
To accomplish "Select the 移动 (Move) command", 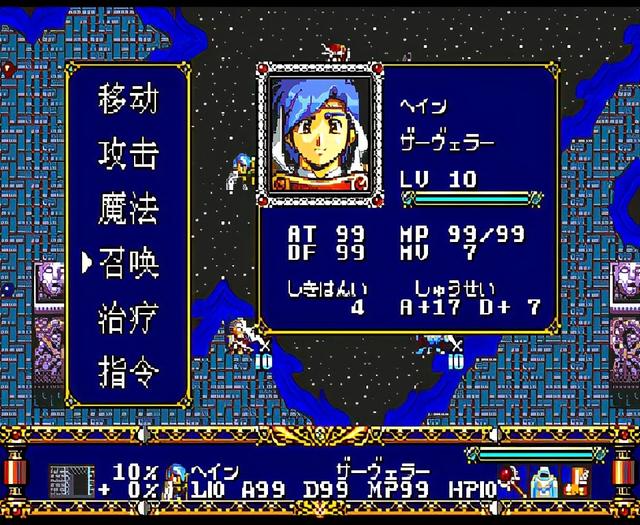I will [x=128, y=100].
